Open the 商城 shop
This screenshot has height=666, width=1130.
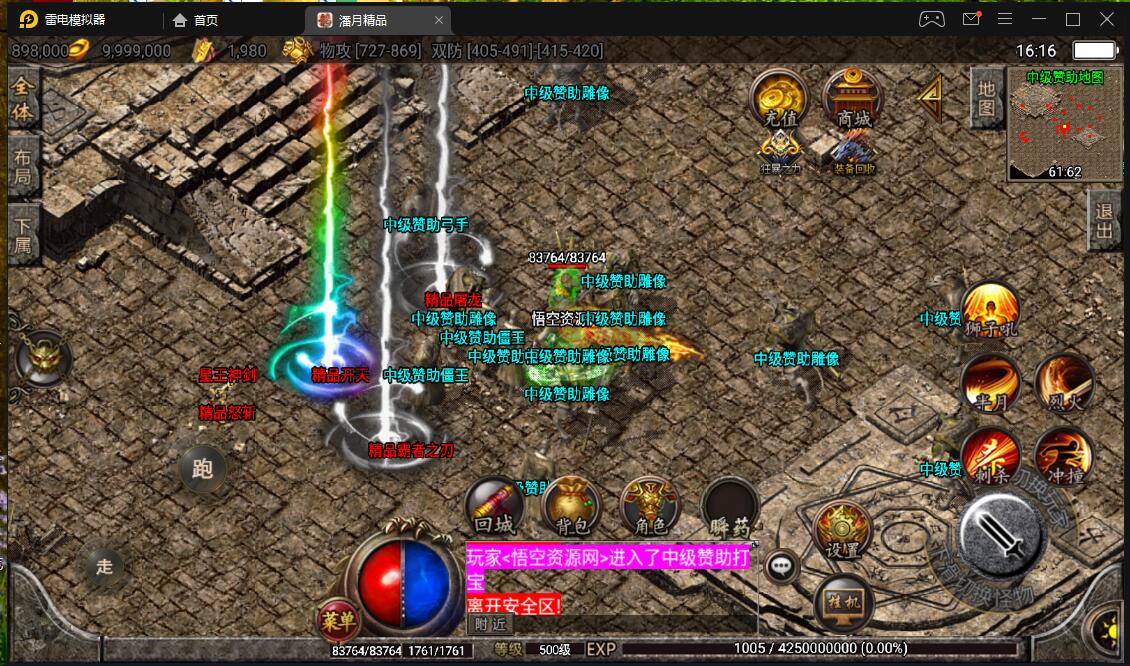pyautogui.click(x=853, y=100)
